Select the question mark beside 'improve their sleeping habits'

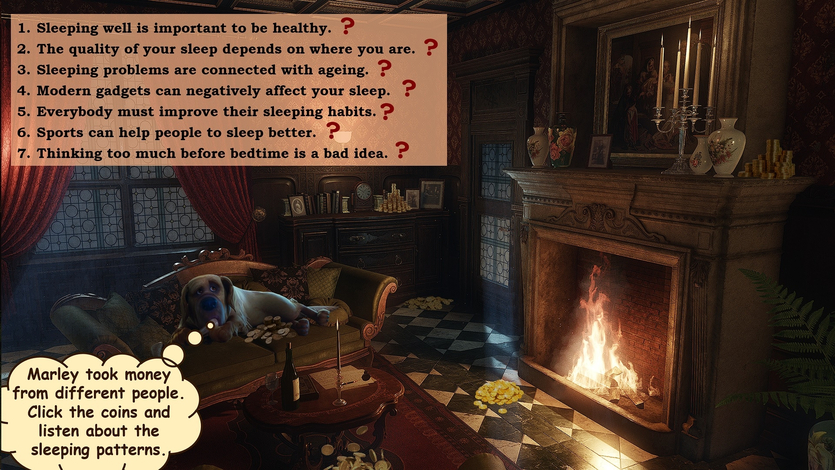click(x=387, y=111)
